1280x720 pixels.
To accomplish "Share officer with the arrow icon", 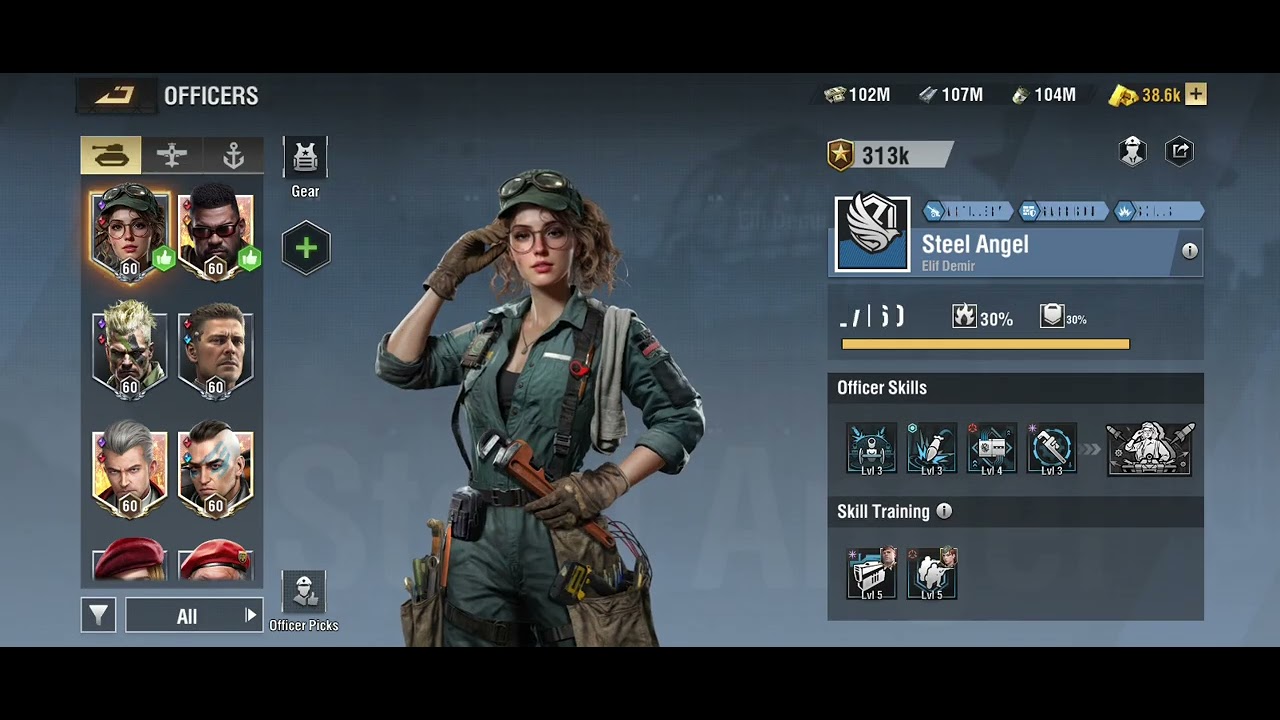I will pyautogui.click(x=1180, y=151).
